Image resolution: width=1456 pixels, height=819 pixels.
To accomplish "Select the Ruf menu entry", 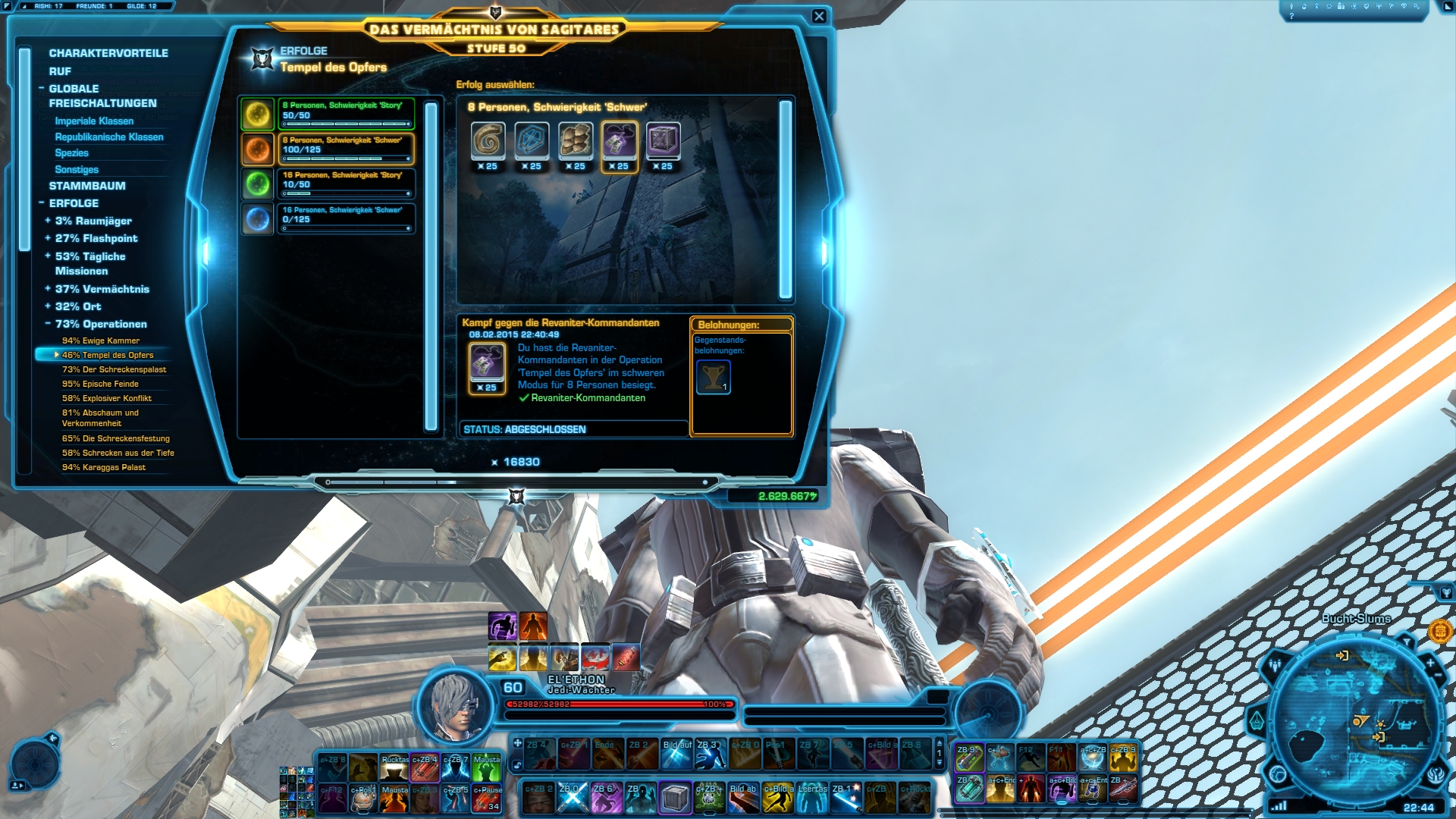I will coord(60,71).
